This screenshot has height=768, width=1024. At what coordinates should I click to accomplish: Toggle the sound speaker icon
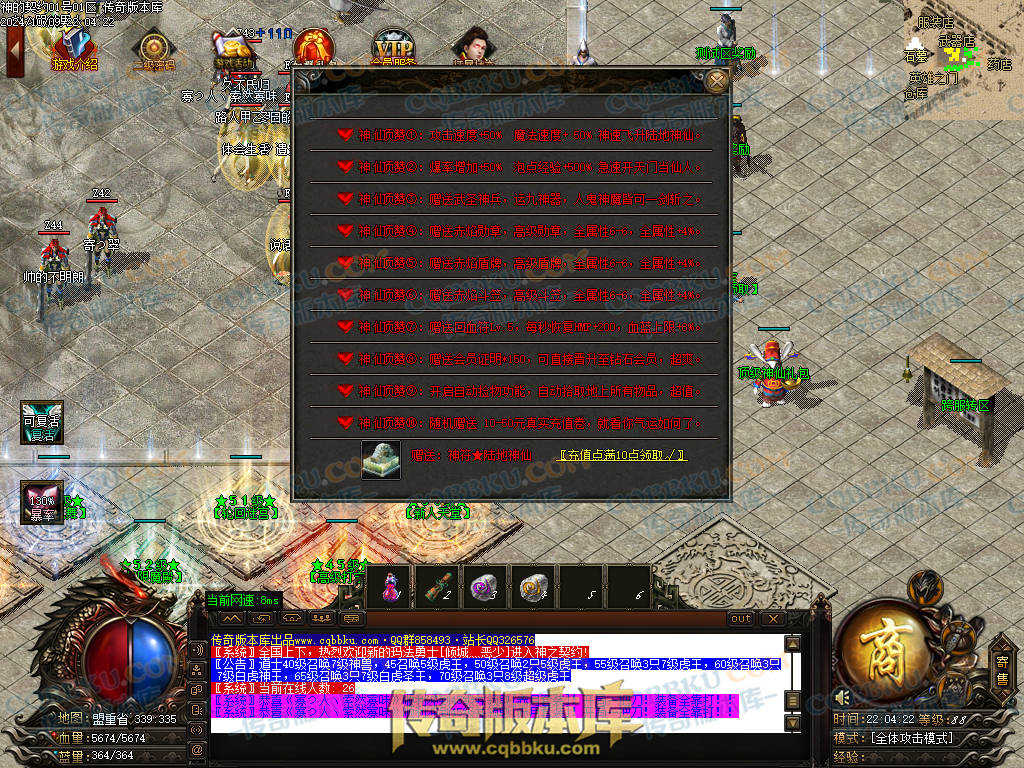coord(842,697)
